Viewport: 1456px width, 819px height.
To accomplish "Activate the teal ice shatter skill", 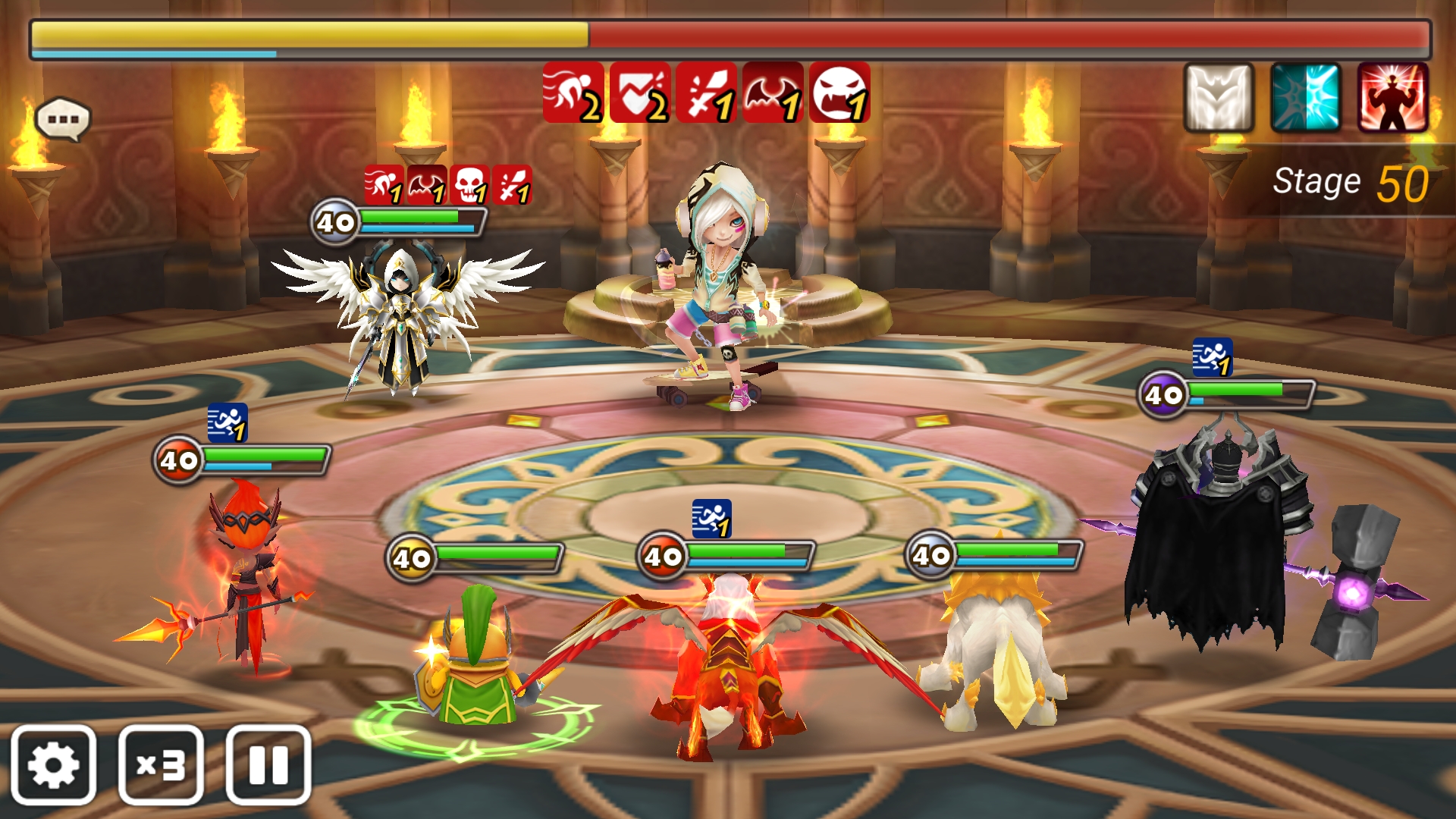I will [x=1306, y=99].
